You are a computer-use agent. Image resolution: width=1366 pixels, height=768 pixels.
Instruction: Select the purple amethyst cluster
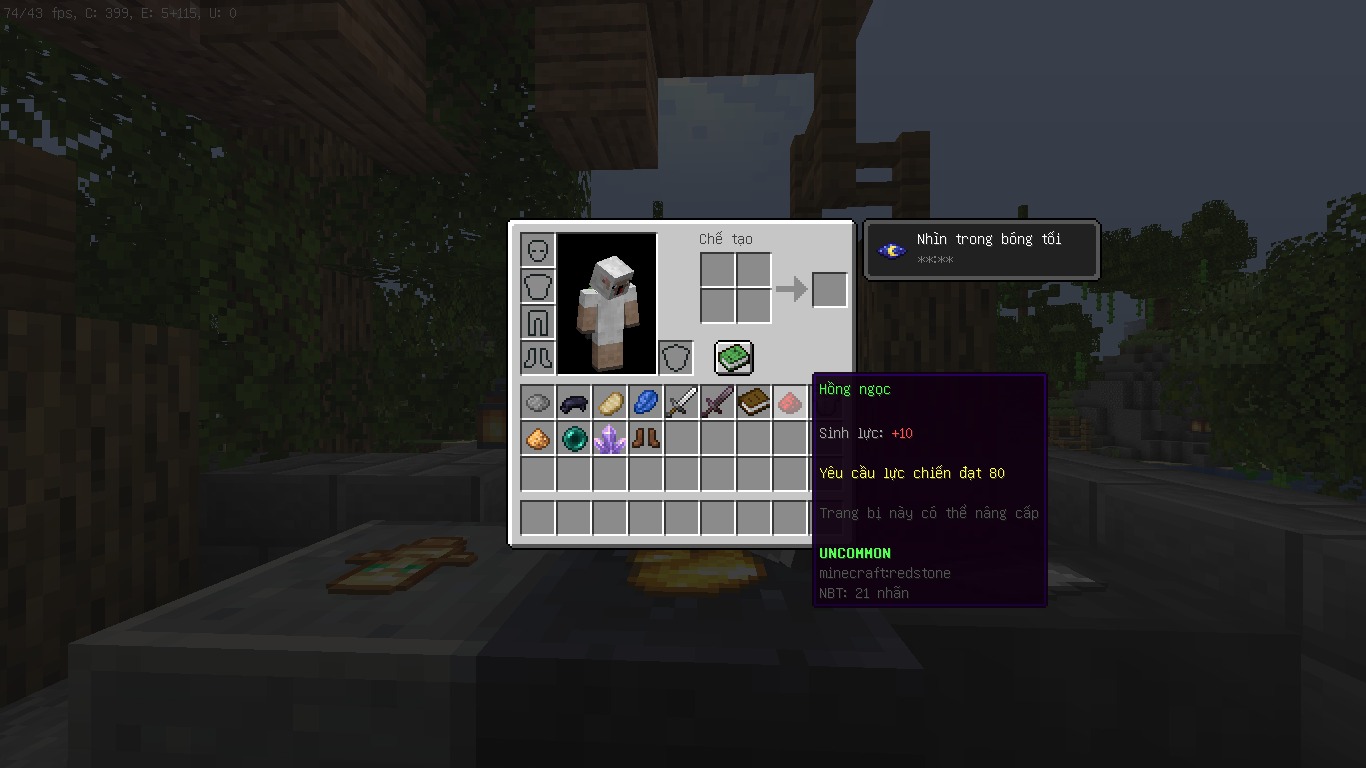coord(610,439)
